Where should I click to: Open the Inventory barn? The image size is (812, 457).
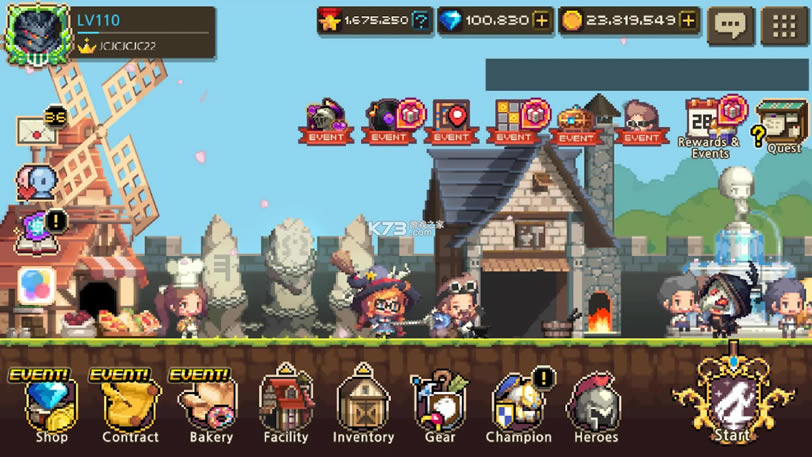coord(363,405)
